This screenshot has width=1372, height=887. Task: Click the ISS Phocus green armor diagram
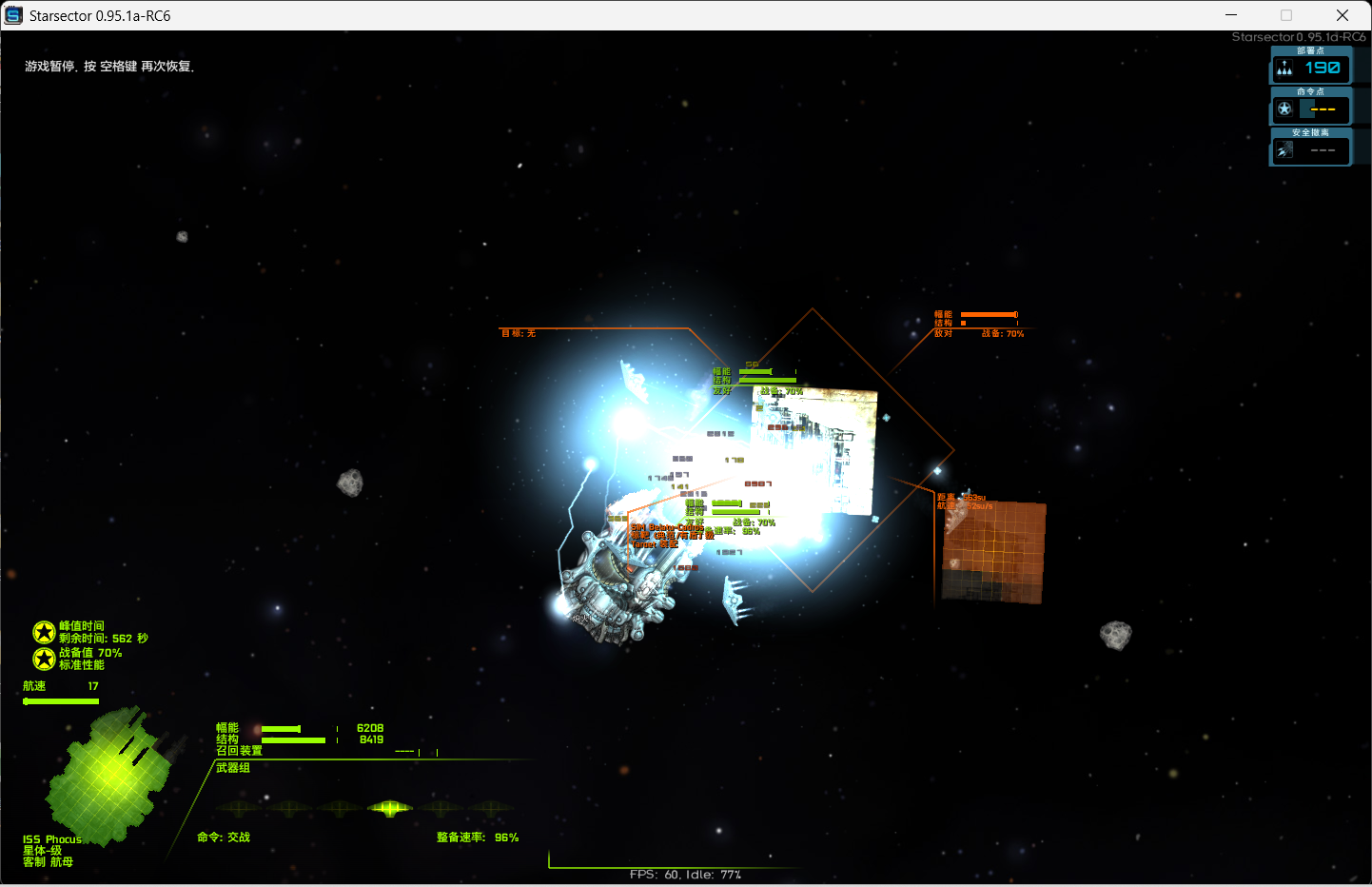(107, 778)
